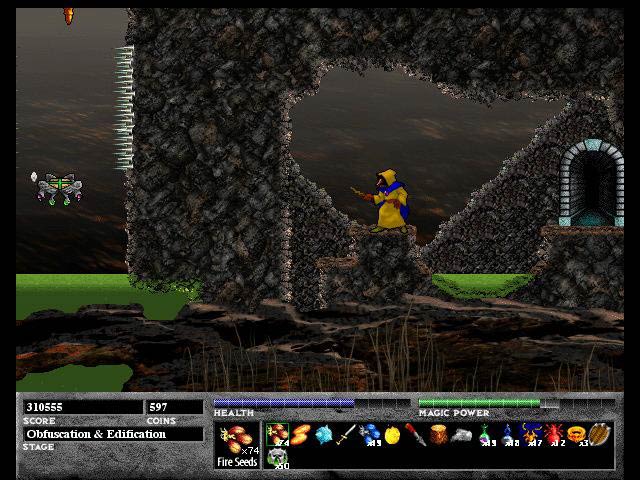Use the green and pink potion
Image resolution: width=640 pixels, height=480 pixels.
tap(484, 434)
